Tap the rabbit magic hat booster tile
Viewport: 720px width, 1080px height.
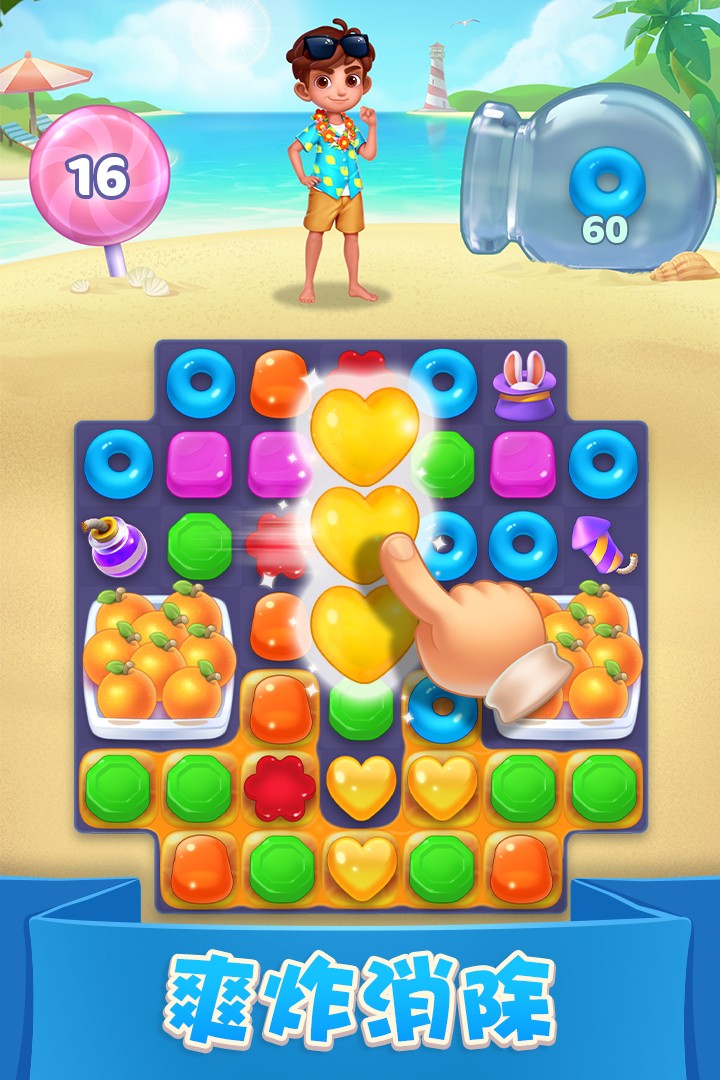pyautogui.click(x=522, y=384)
